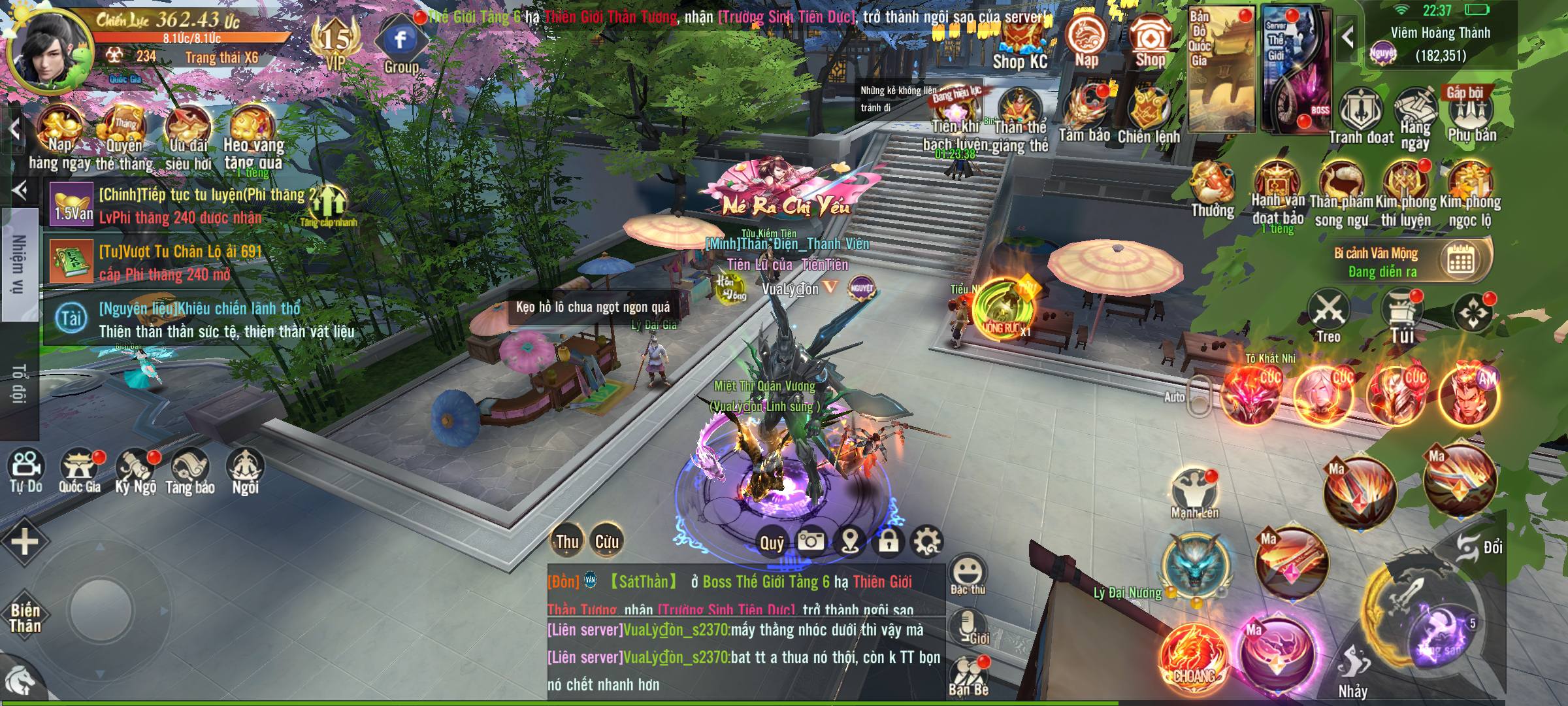Open the VIP 15 badge

click(x=336, y=42)
